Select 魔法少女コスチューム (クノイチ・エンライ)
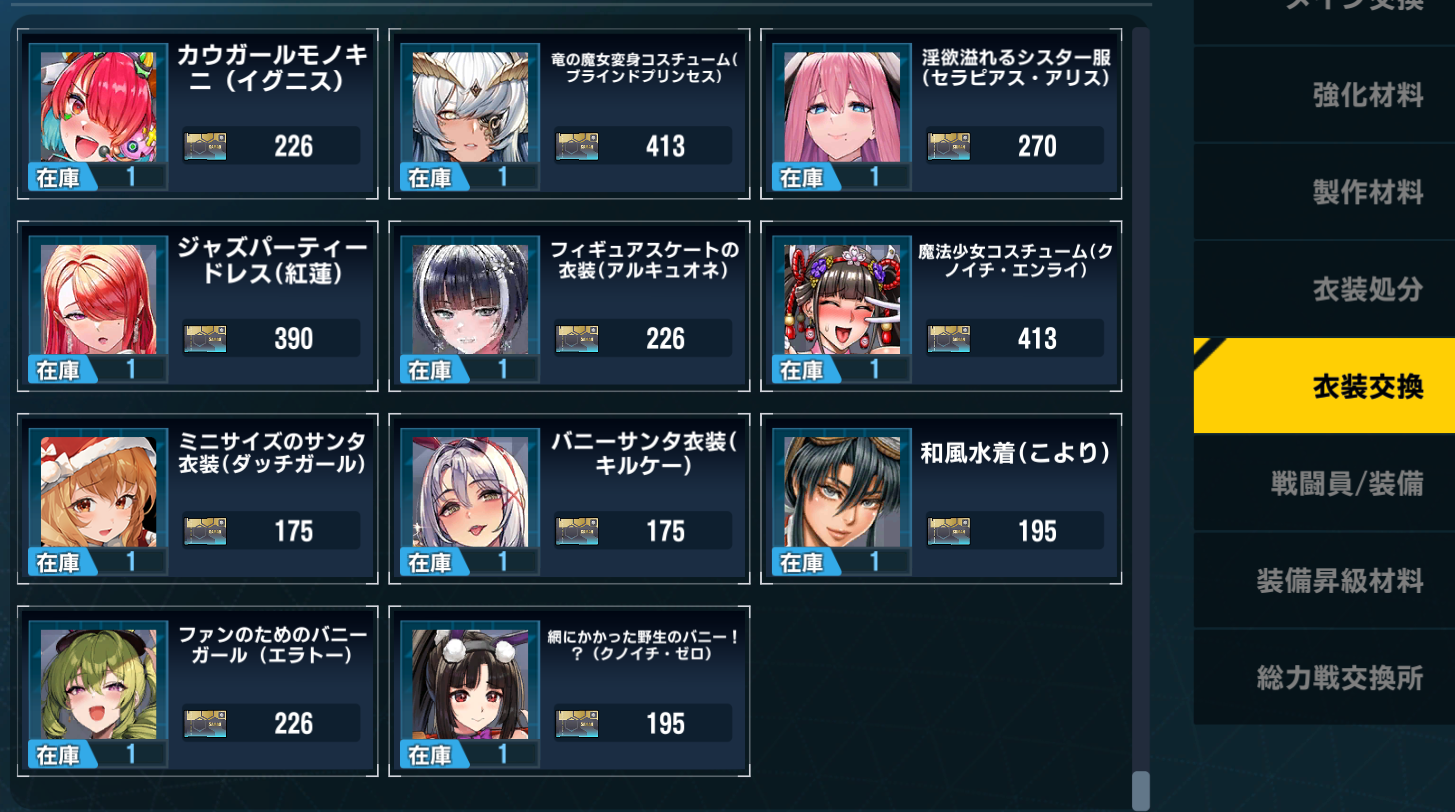This screenshot has height=812, width=1455. click(x=941, y=305)
